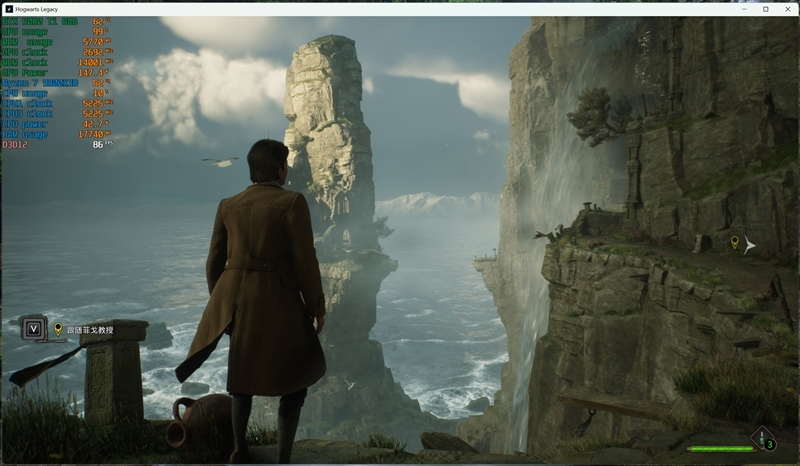This screenshot has width=800, height=466.
Task: Click the yellow quest waypoint marker on the cliff
Action: pyautogui.click(x=735, y=243)
